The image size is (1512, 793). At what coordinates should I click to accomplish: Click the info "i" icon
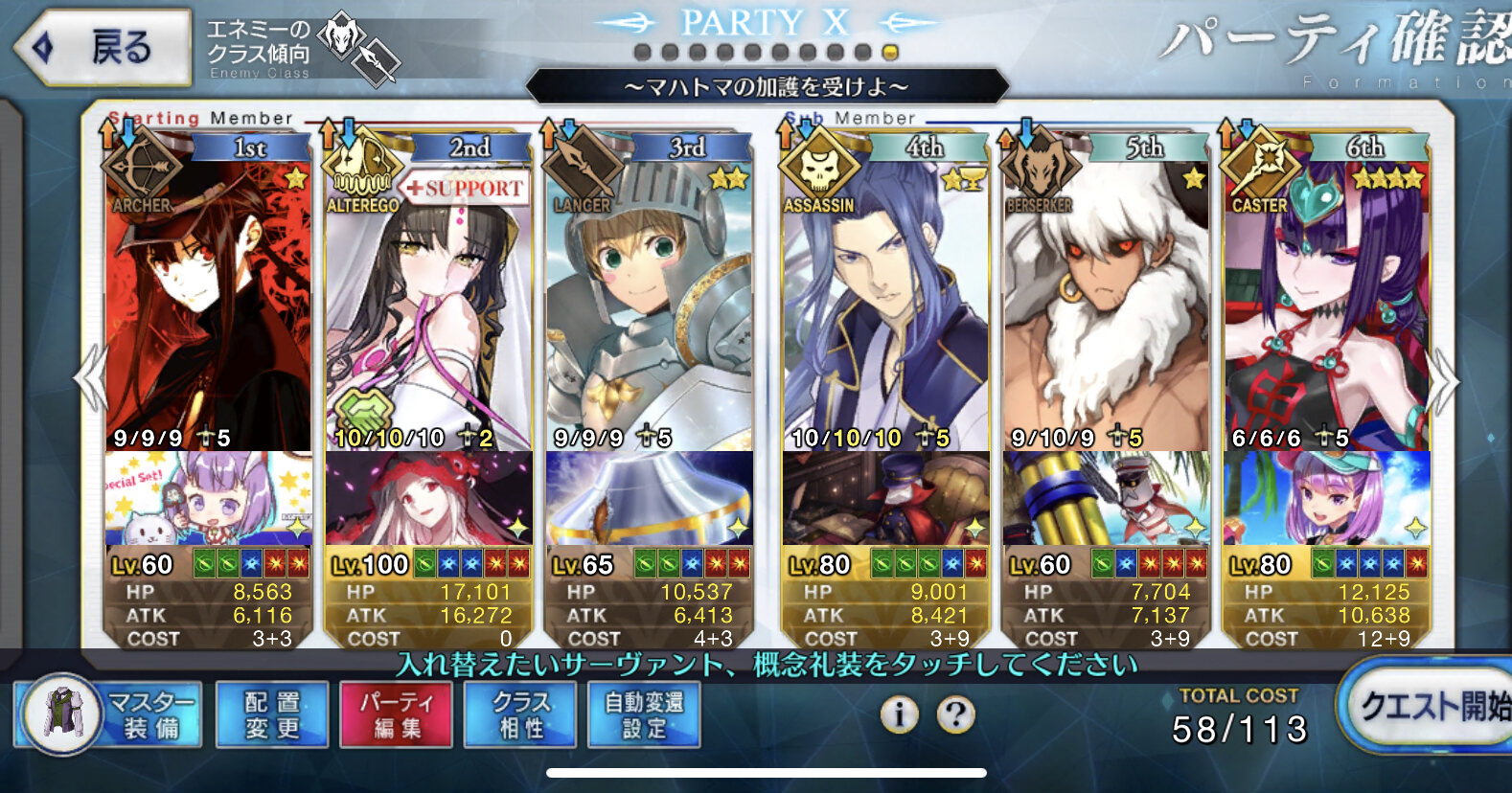pyautogui.click(x=899, y=714)
